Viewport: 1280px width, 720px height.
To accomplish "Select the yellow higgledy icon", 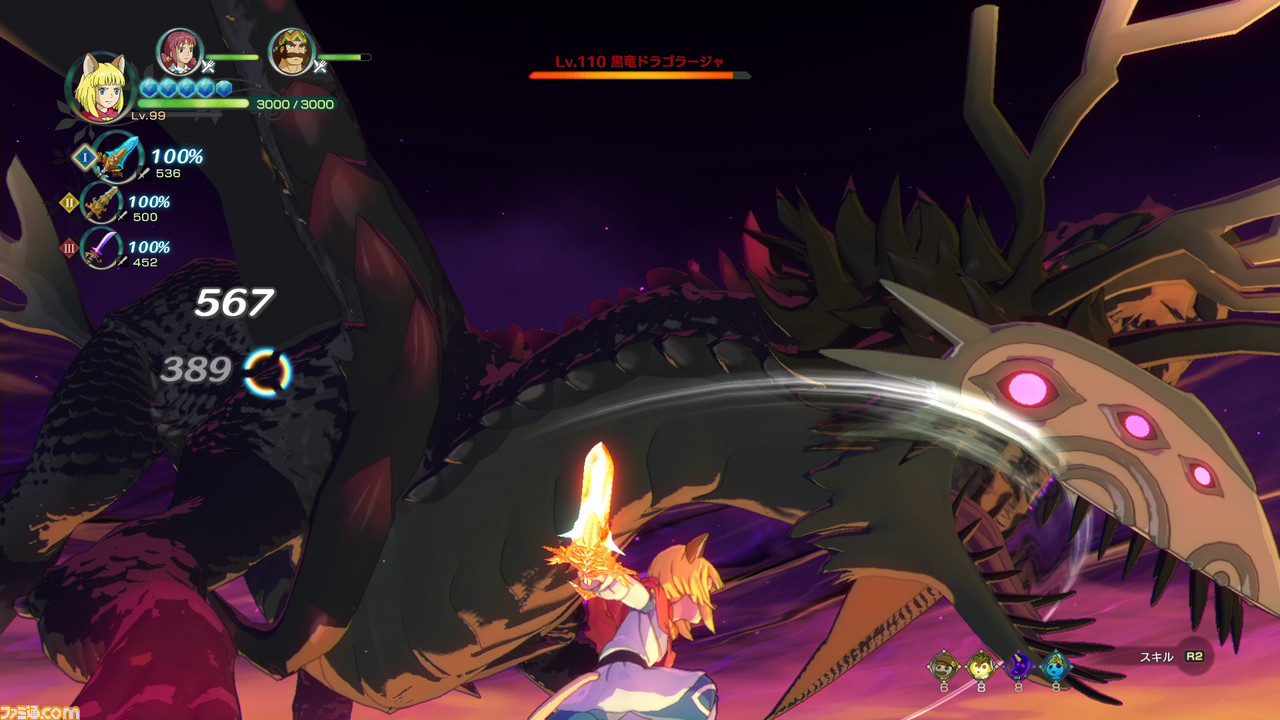I will (x=980, y=664).
